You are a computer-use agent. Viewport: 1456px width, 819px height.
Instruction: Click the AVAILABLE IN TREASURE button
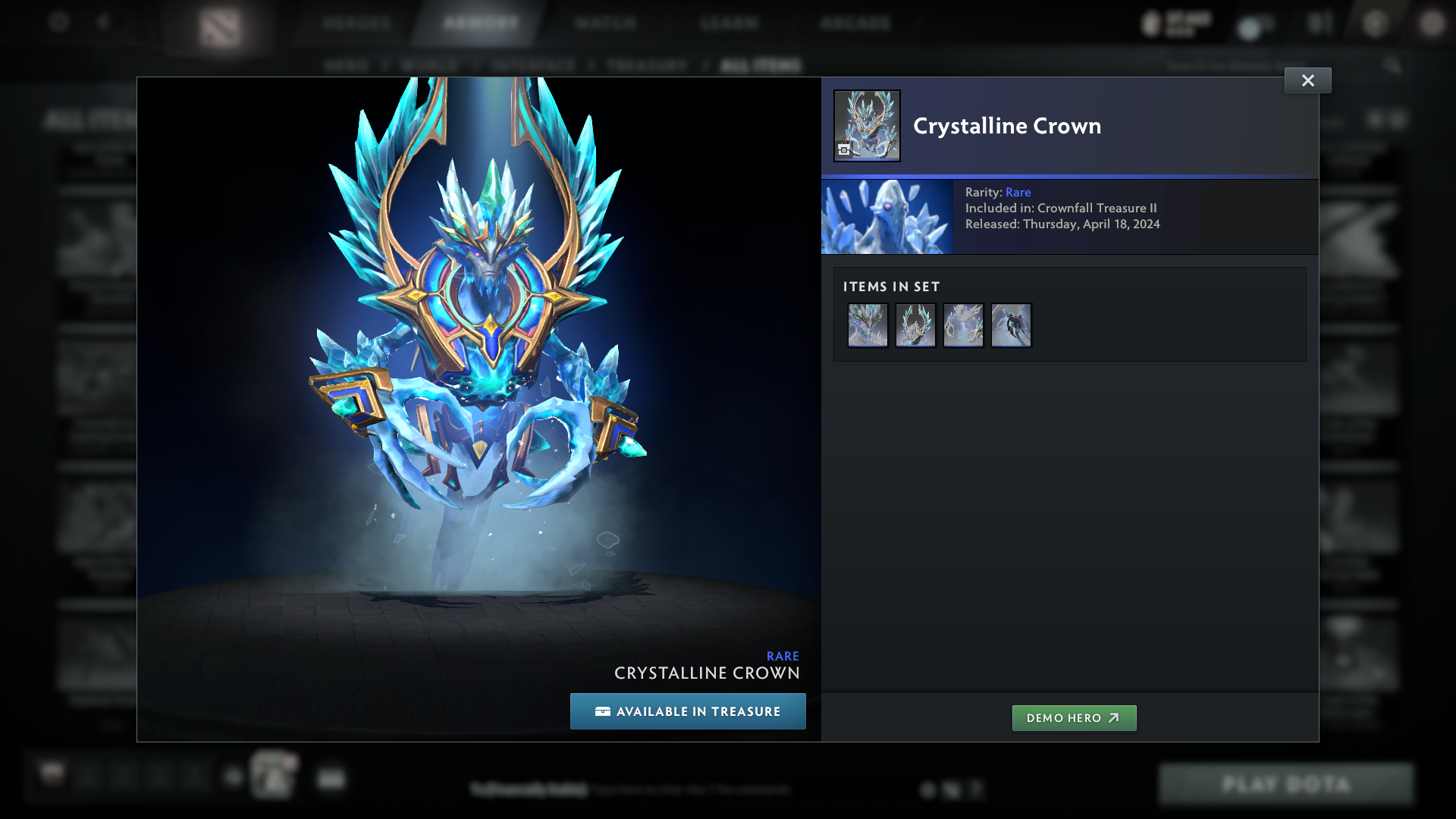point(688,711)
